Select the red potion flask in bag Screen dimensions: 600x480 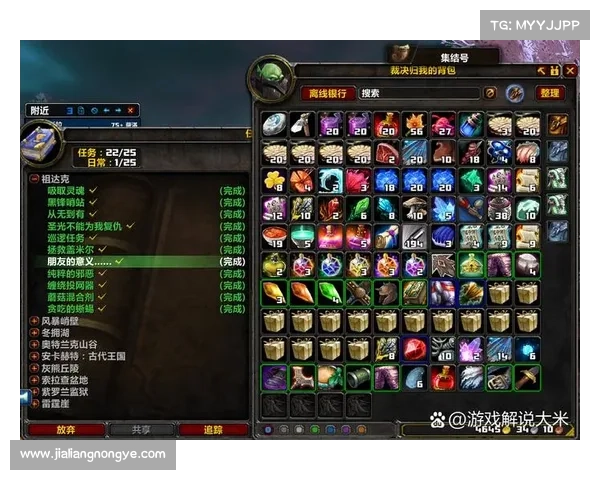(x=442, y=376)
